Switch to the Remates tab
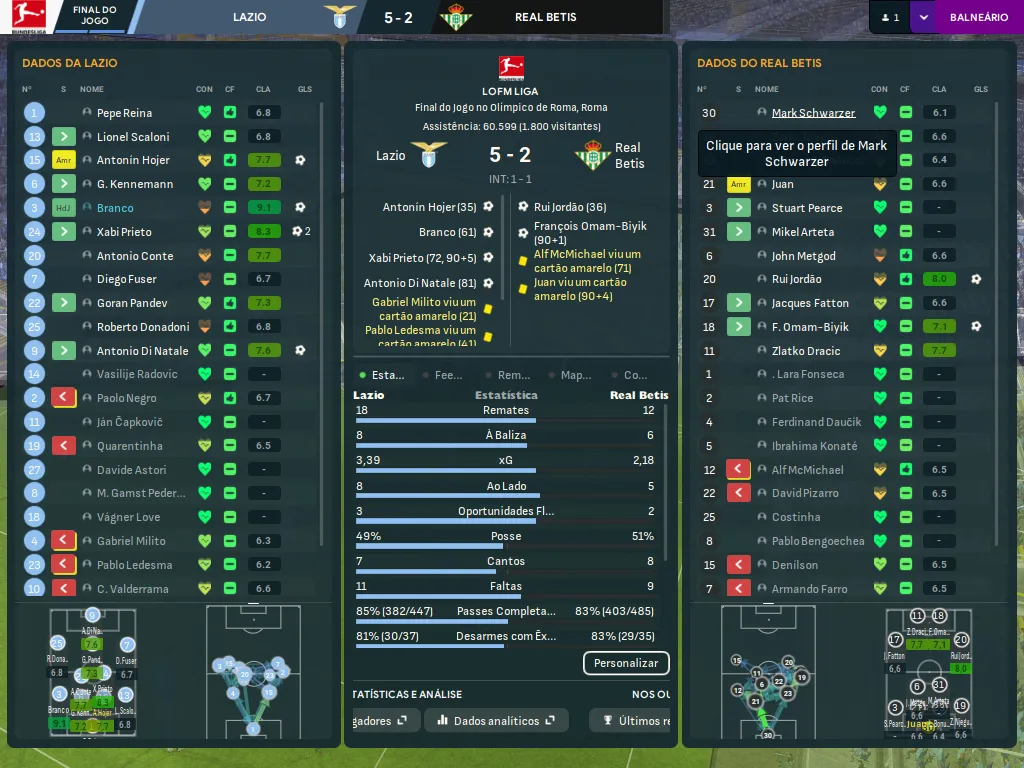 (x=508, y=375)
